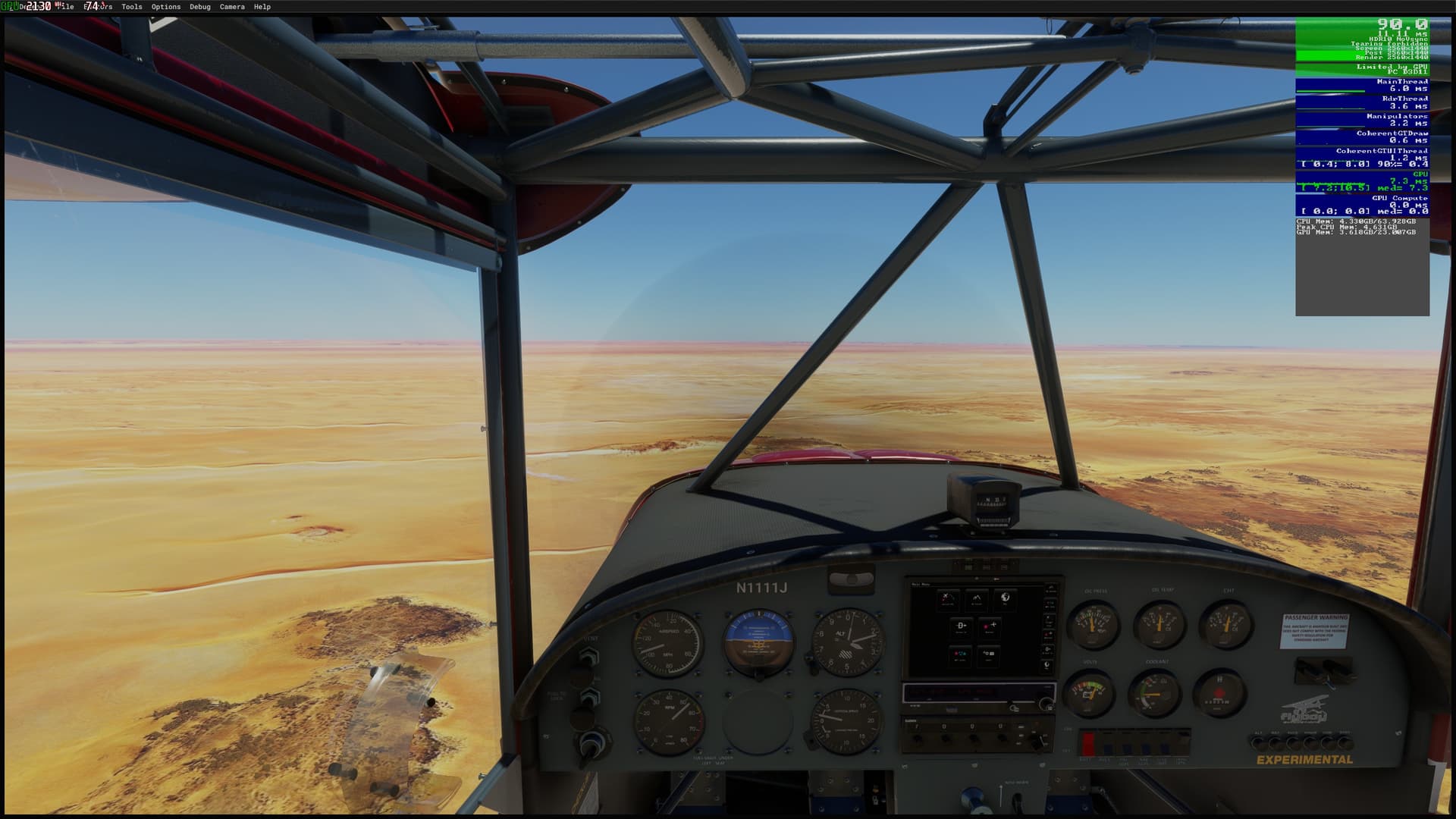This screenshot has height=819, width=1456.
Task: Open the Camera menu
Action: tap(232, 7)
